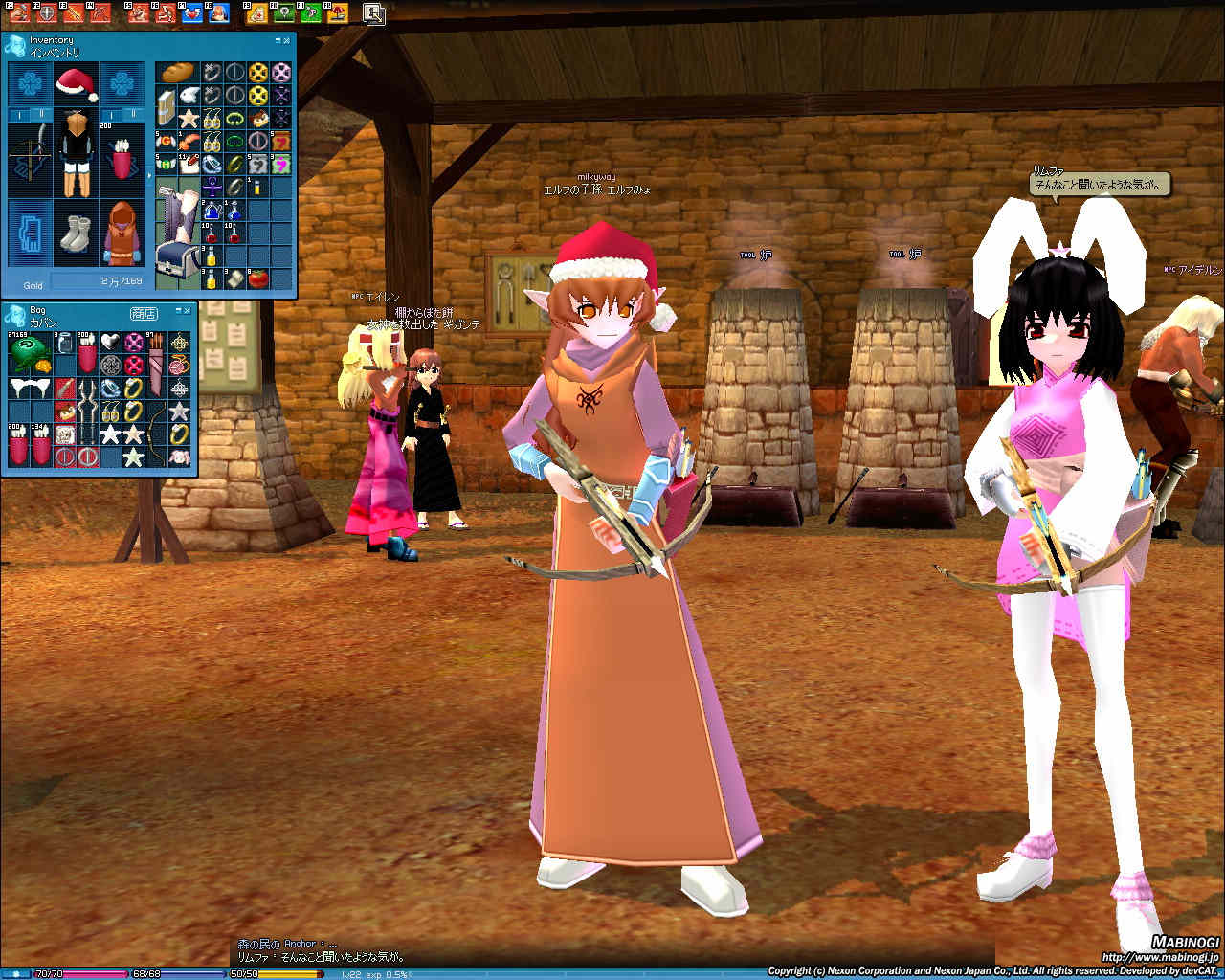This screenshot has width=1225, height=980.
Task: Select the equipped crossbow weapon slot
Action: 31,152
